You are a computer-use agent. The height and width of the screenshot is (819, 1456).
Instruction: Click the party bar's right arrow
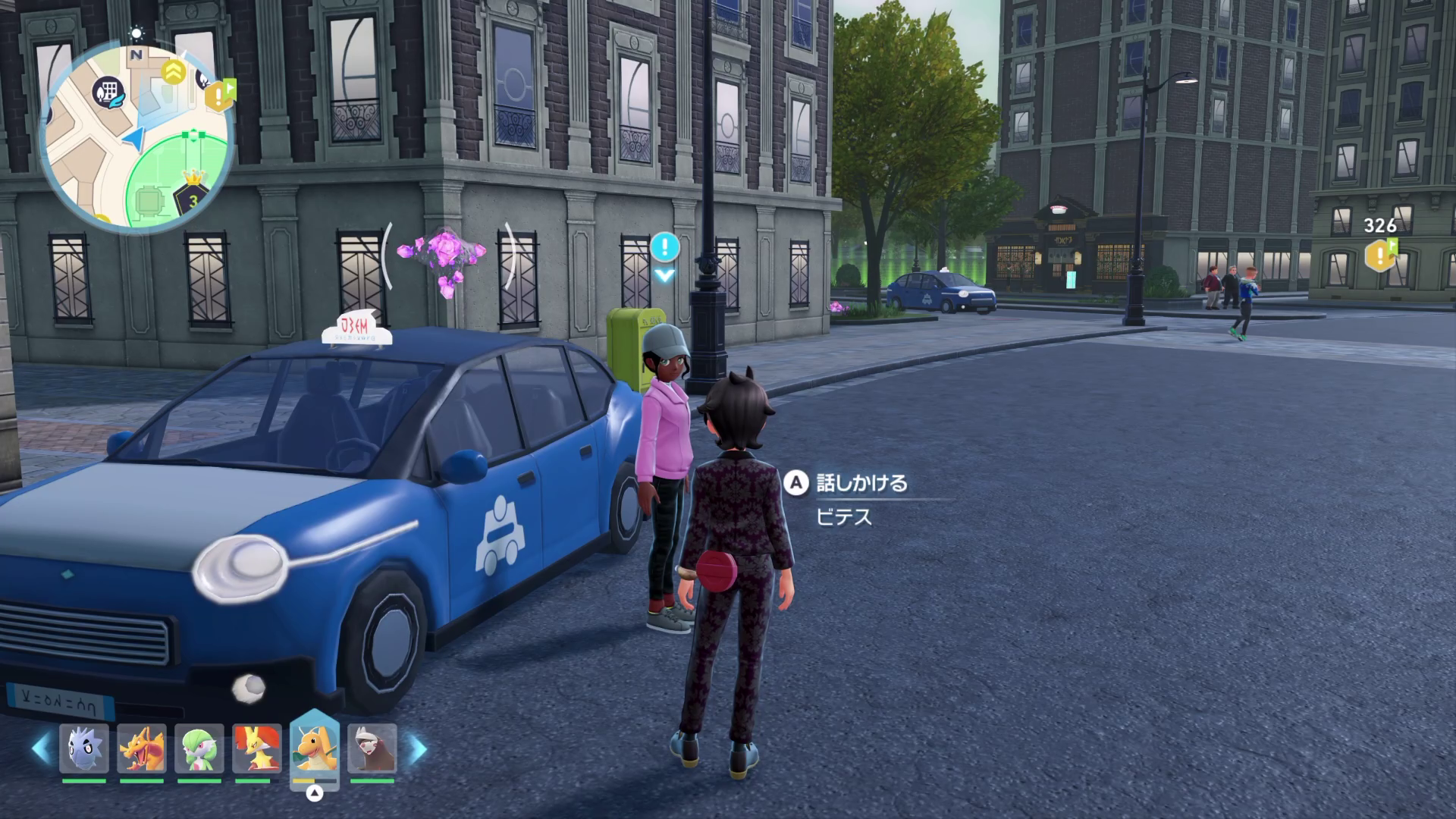pos(418,748)
